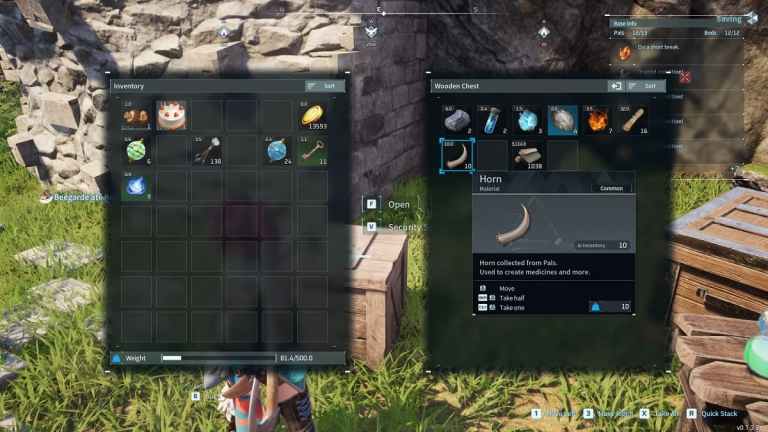The image size is (768, 432).
Task: Choose the blue Pal Sphere slot
Action: click(x=277, y=150)
